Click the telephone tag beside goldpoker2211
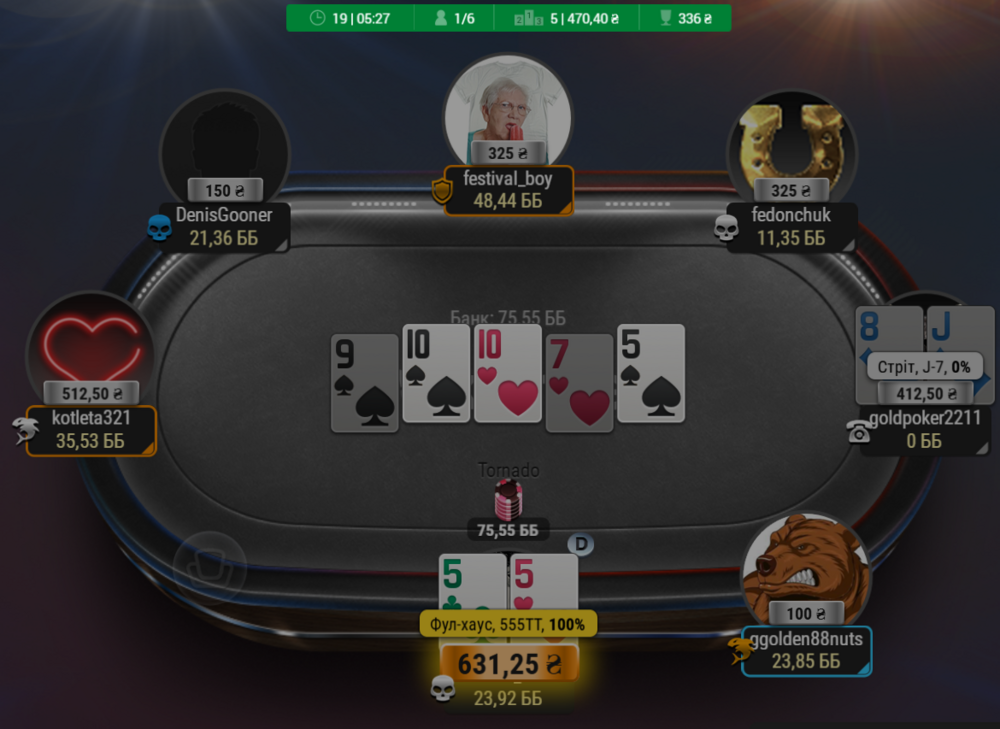The height and width of the screenshot is (729, 1000). click(858, 431)
